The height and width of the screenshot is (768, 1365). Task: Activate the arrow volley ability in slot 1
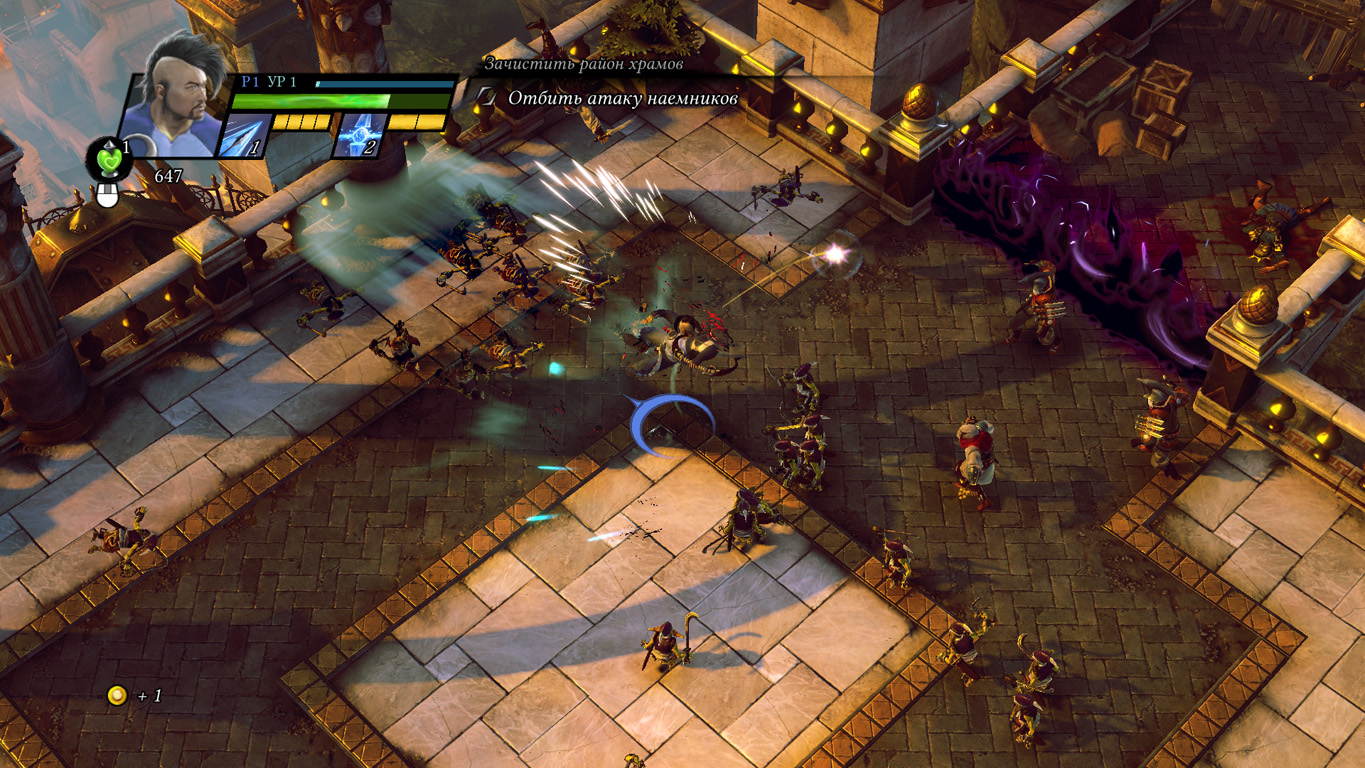(243, 136)
